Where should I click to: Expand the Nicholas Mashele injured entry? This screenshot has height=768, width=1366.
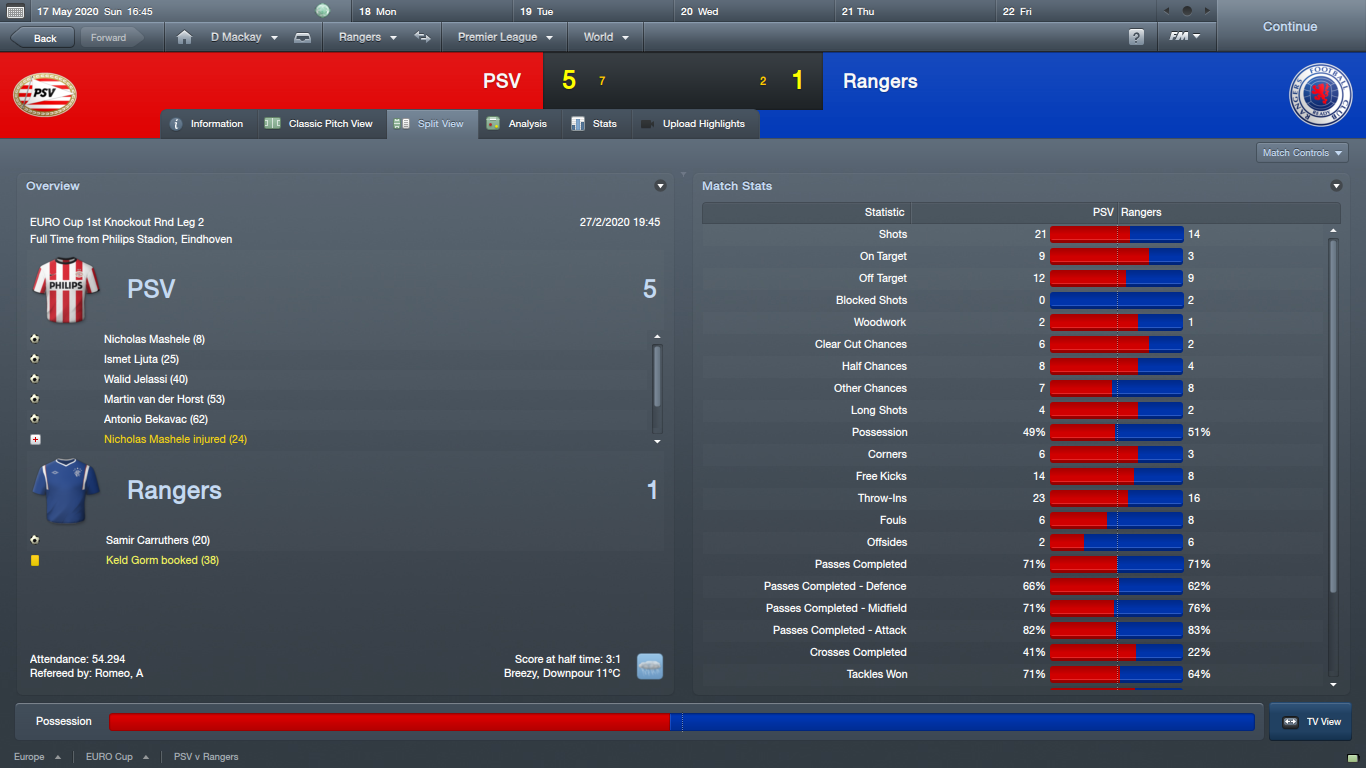tap(36, 439)
